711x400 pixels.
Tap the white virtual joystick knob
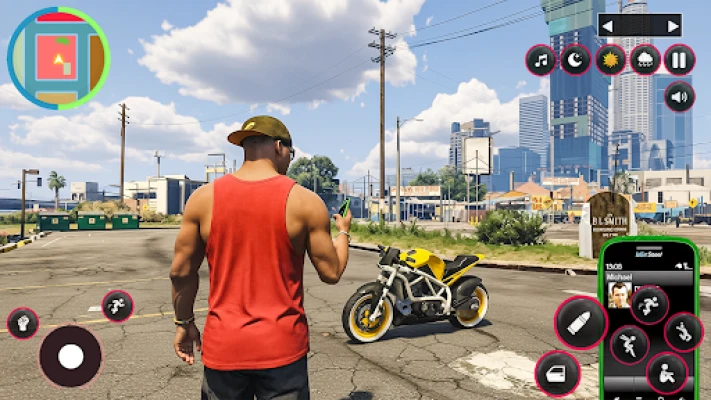(70, 356)
